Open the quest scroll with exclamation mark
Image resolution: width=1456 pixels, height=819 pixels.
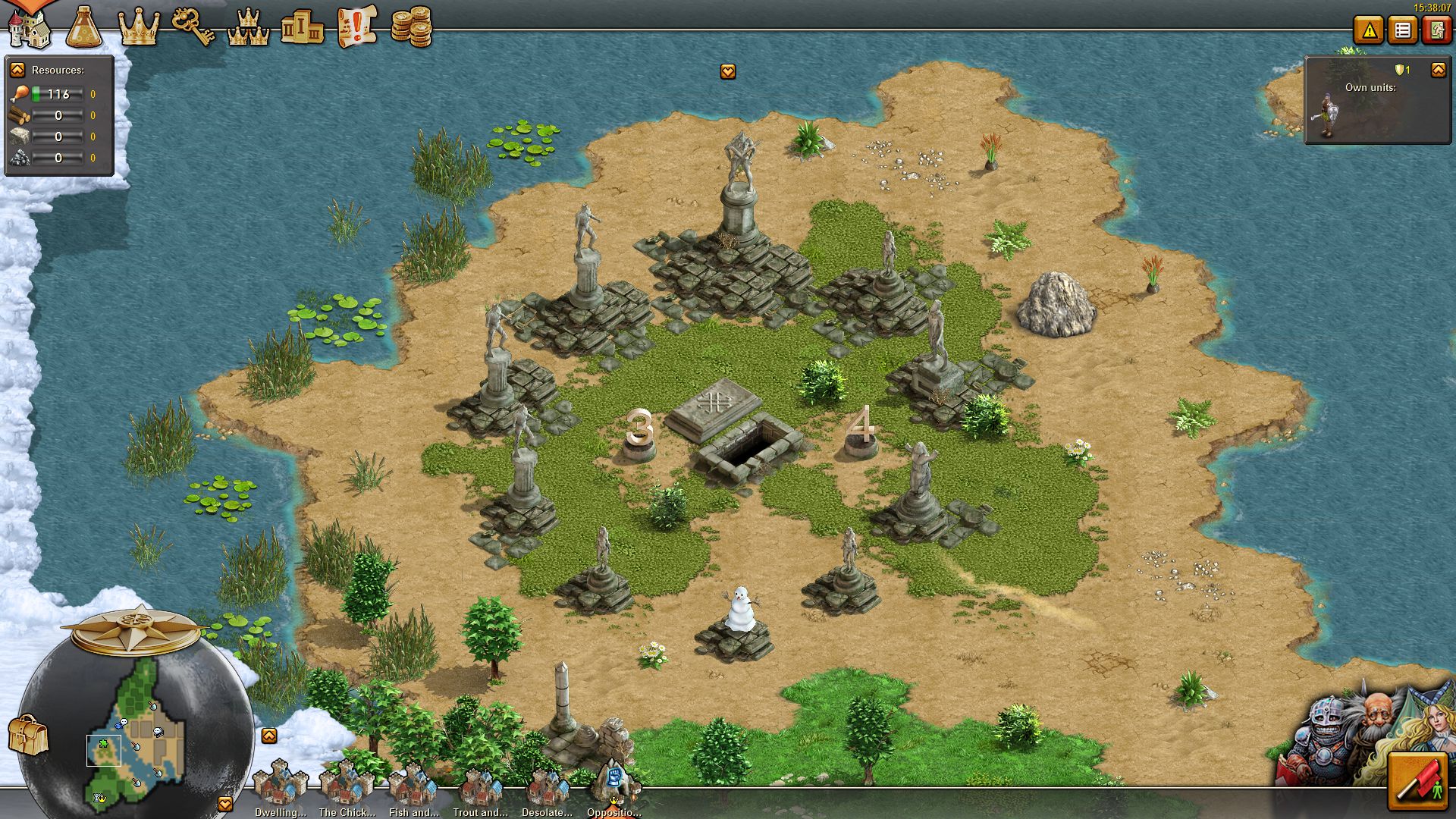pos(356,27)
